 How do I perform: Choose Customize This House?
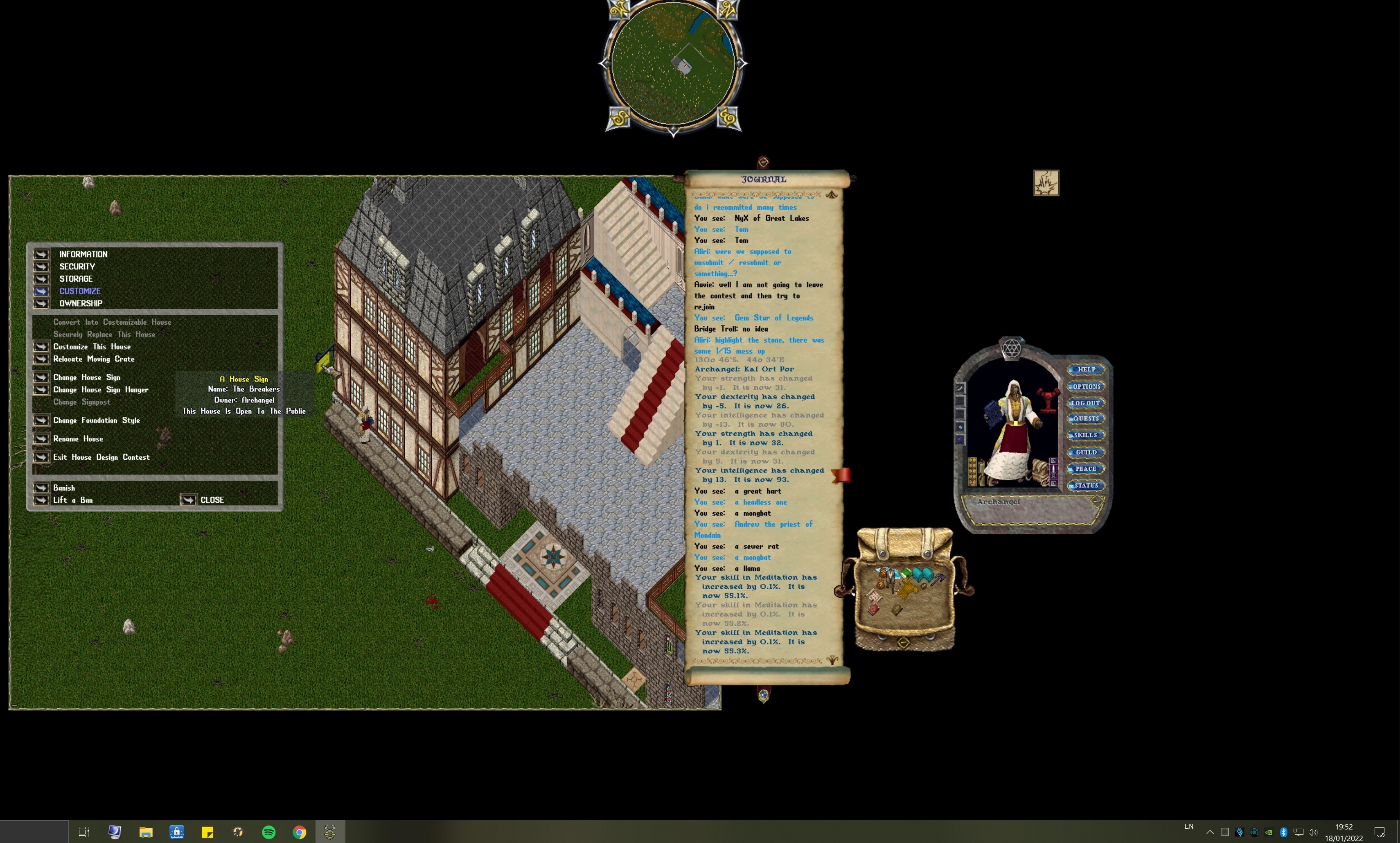(x=41, y=346)
